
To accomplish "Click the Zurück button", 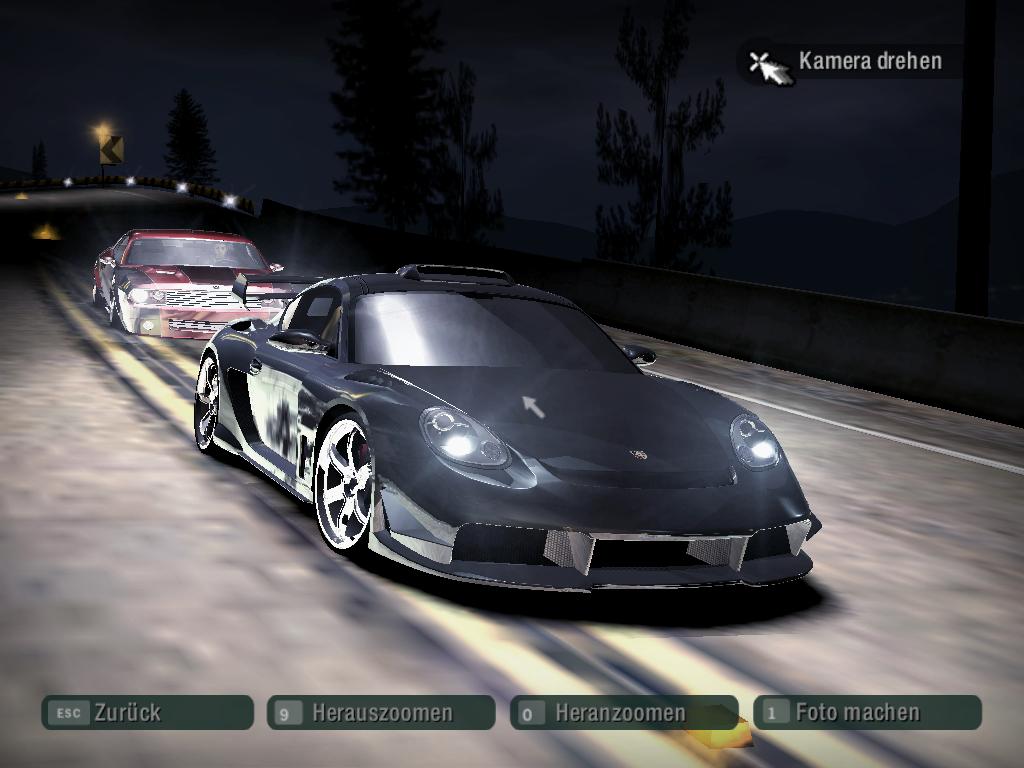I will pos(147,713).
